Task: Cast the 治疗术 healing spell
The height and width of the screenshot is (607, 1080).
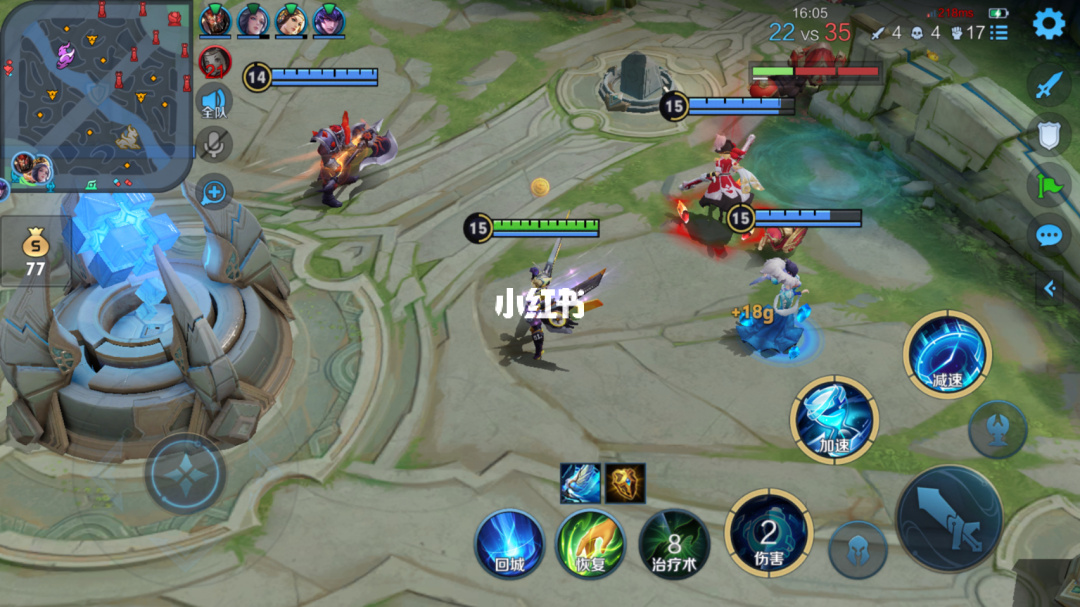Action: (x=674, y=545)
